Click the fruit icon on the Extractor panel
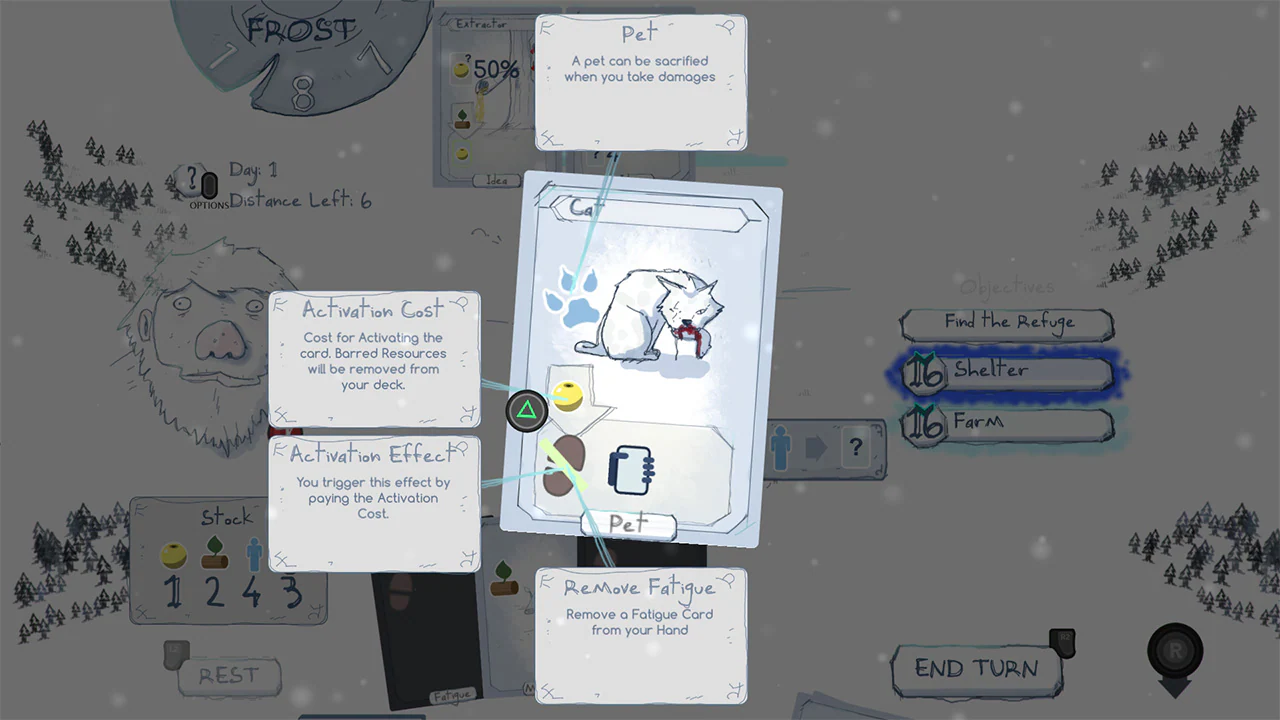This screenshot has height=720, width=1280. (x=459, y=69)
